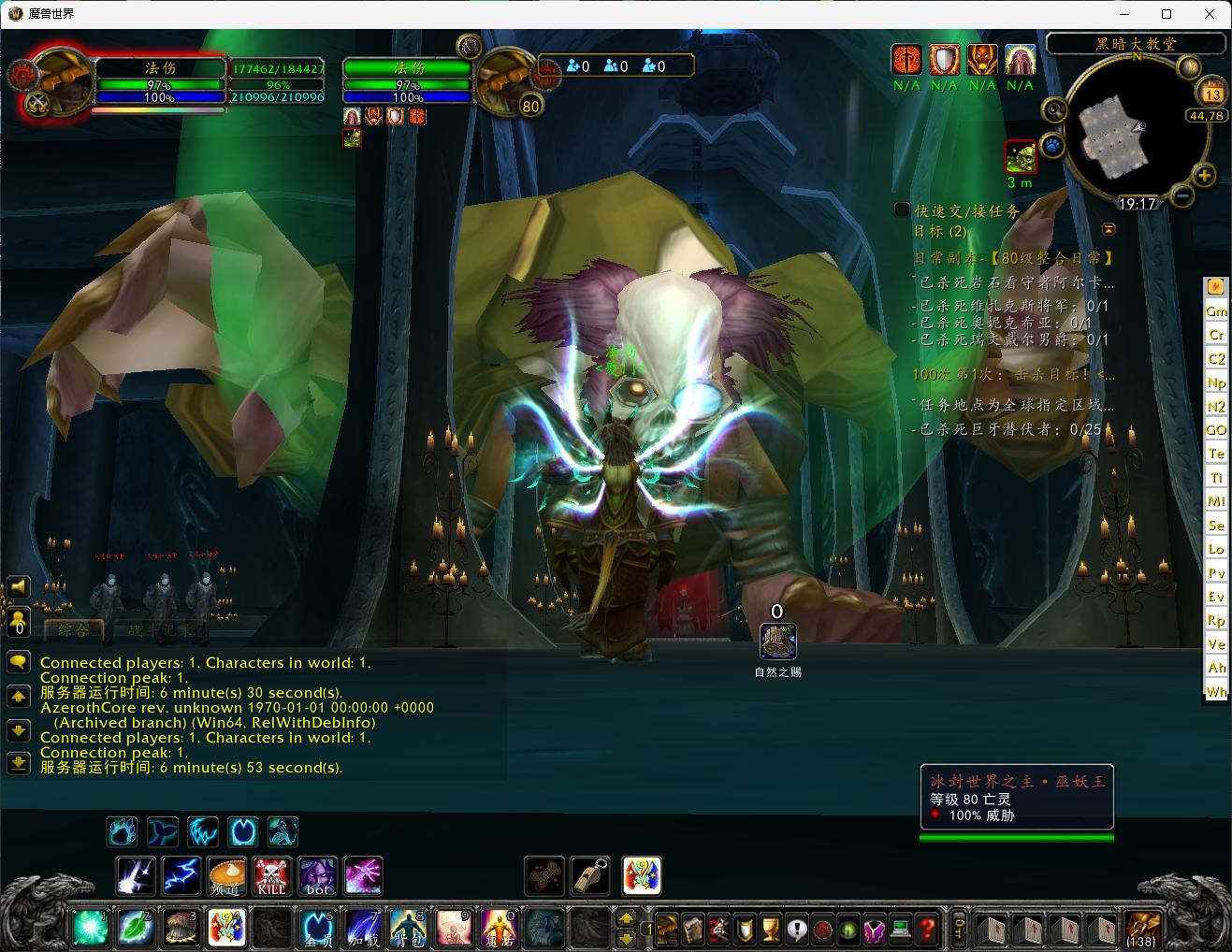Tick the 快速交/接任务 checkbox
1232x952 pixels.
pyautogui.click(x=902, y=210)
